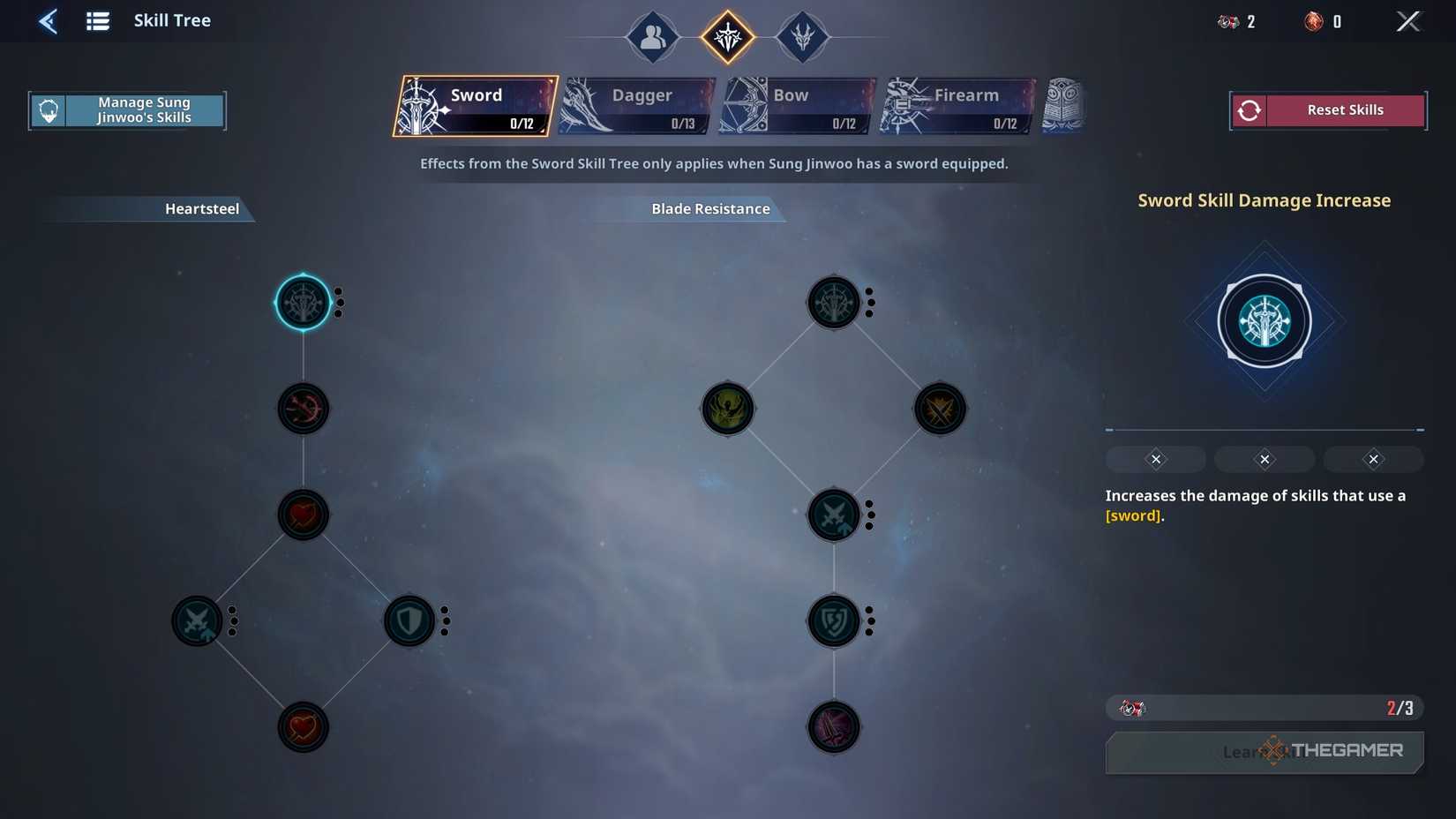Click the back arrow in top-left corner
Image resolution: width=1456 pixels, height=819 pixels.
click(x=49, y=20)
